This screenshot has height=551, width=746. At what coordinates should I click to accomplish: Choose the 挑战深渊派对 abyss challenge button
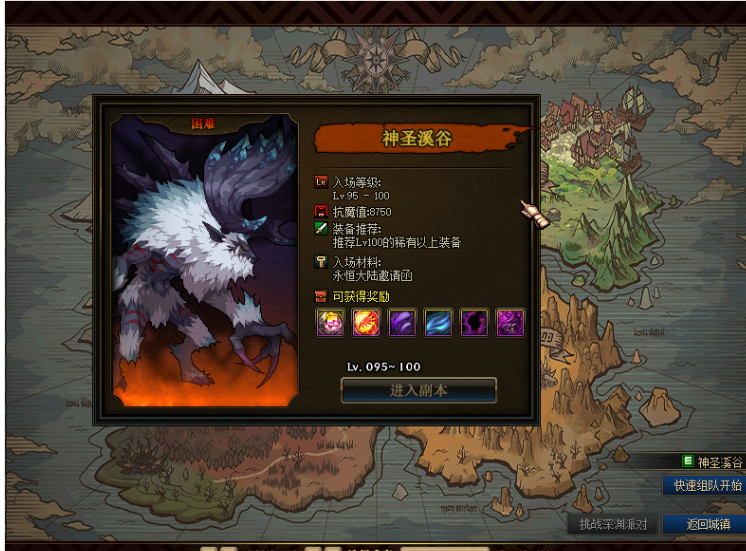(613, 524)
